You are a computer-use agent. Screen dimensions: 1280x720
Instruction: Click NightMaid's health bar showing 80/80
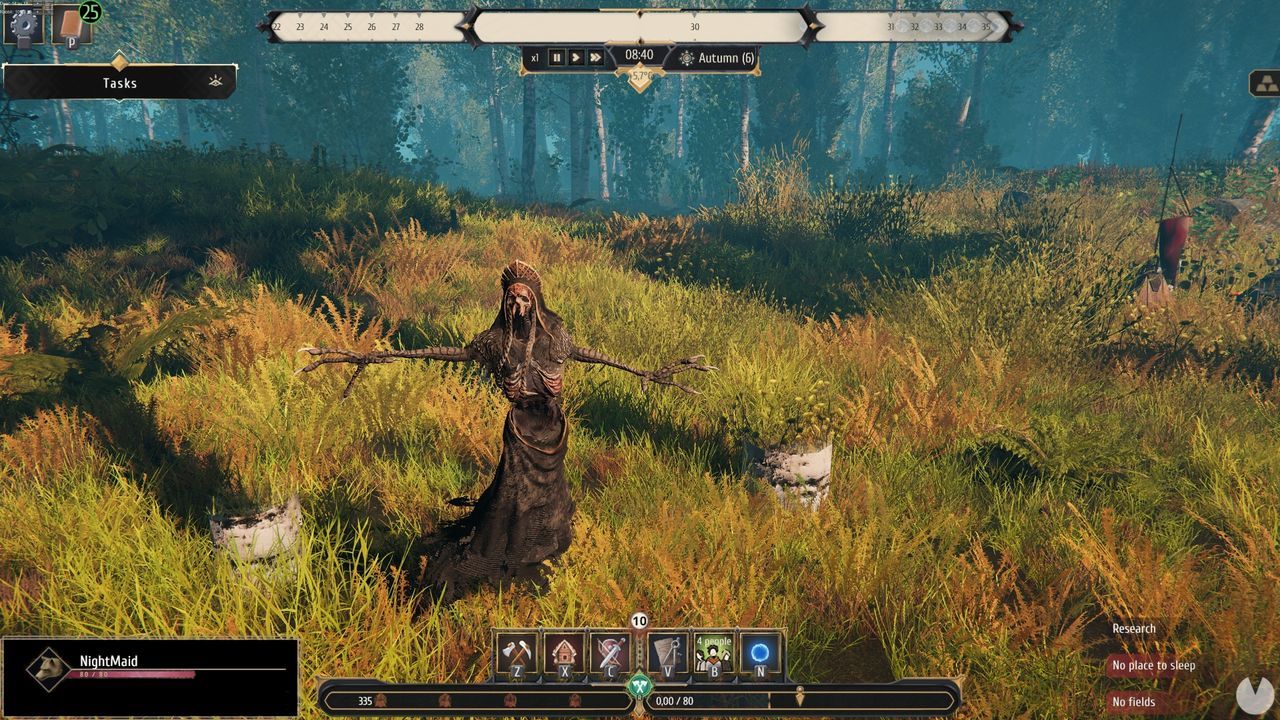(130, 672)
